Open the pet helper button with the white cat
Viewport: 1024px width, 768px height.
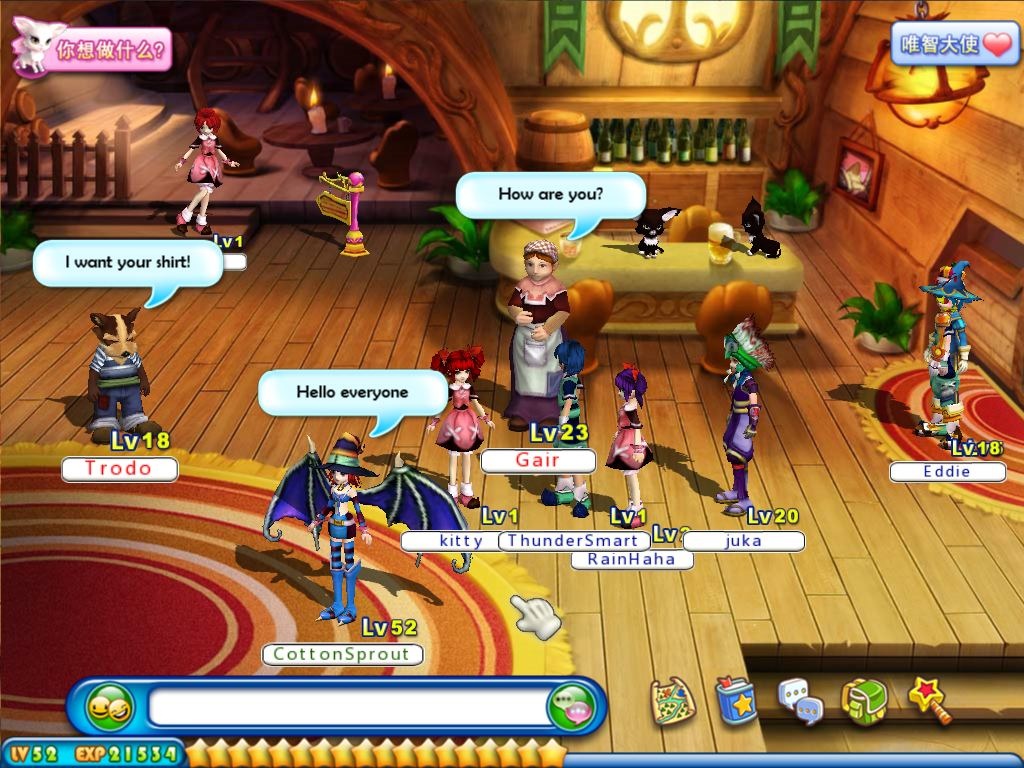90,48
